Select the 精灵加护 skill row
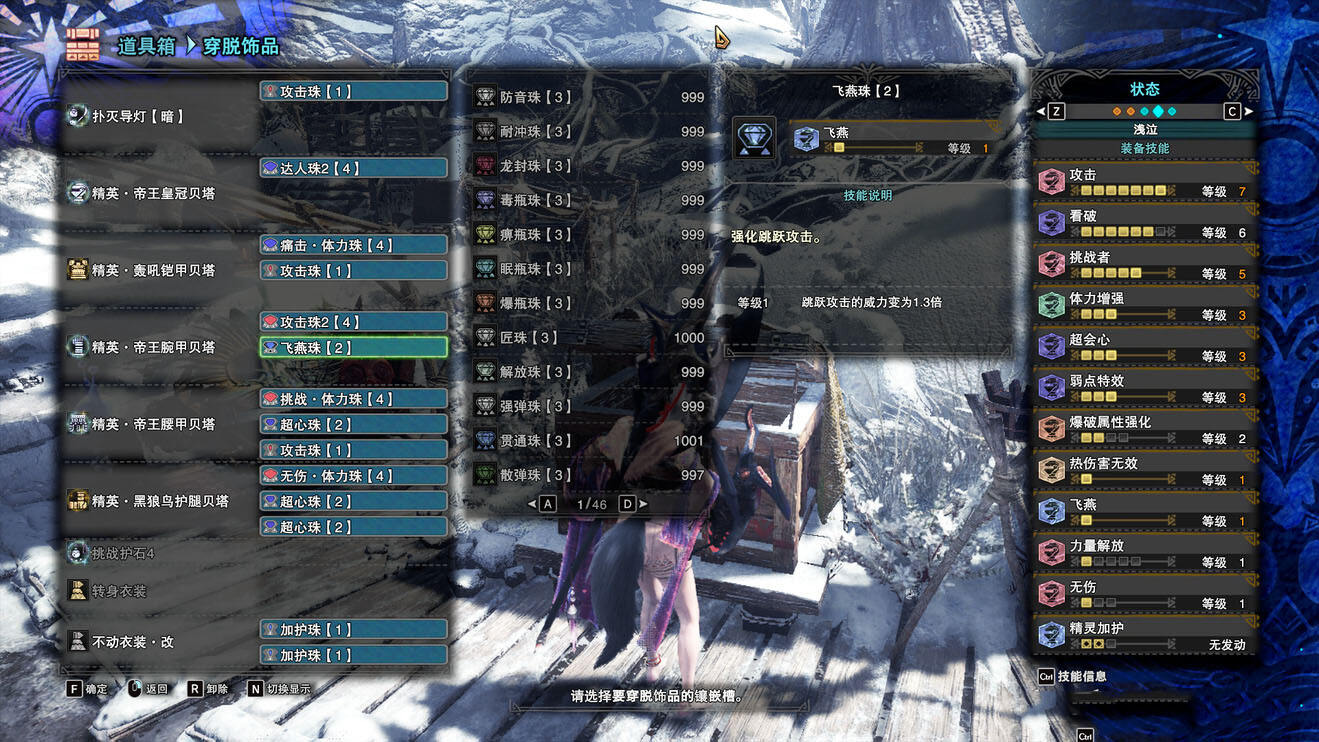The width and height of the screenshot is (1319, 742). point(1145,635)
